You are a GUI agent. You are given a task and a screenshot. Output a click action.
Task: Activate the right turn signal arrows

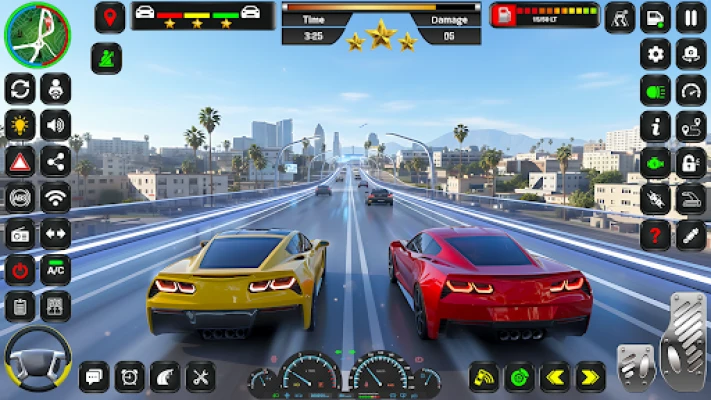590,377
